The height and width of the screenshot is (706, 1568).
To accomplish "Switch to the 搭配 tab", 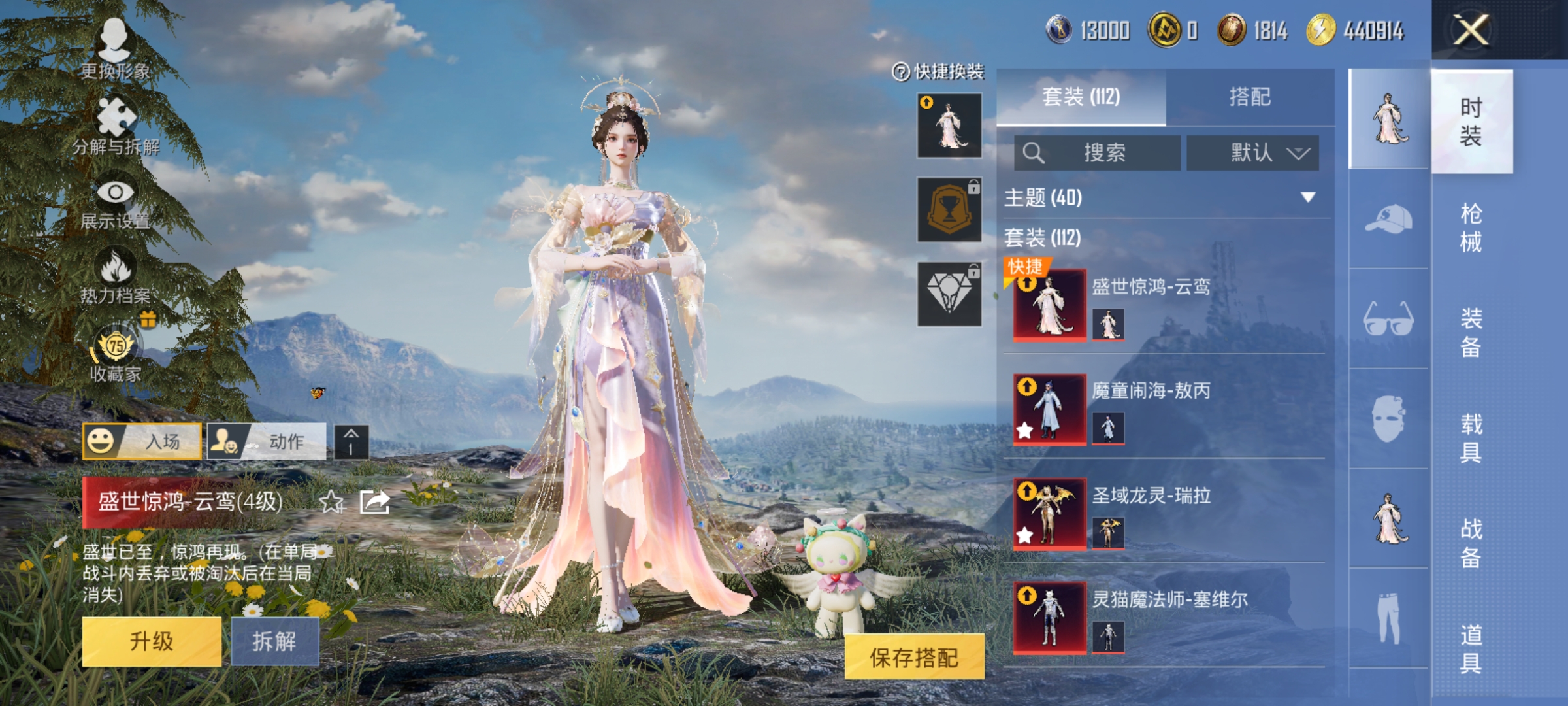I will coord(1250,97).
